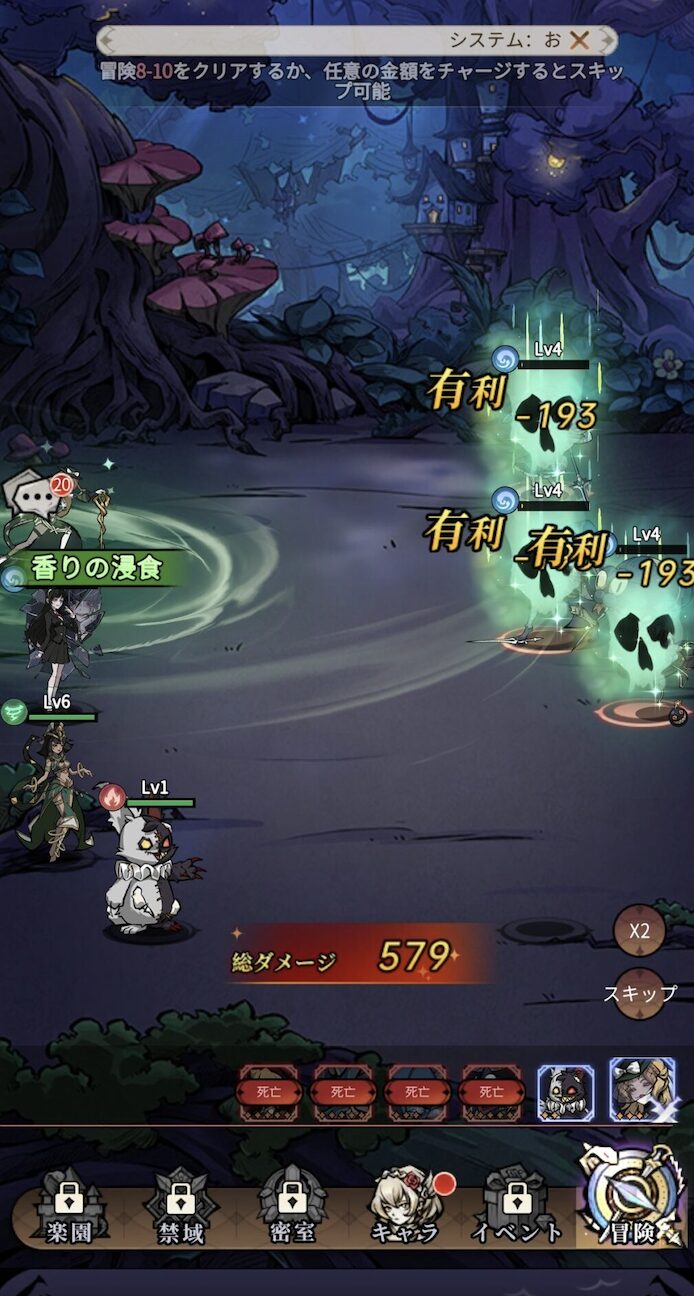Open the chat bubble with 20 badge

(34, 496)
